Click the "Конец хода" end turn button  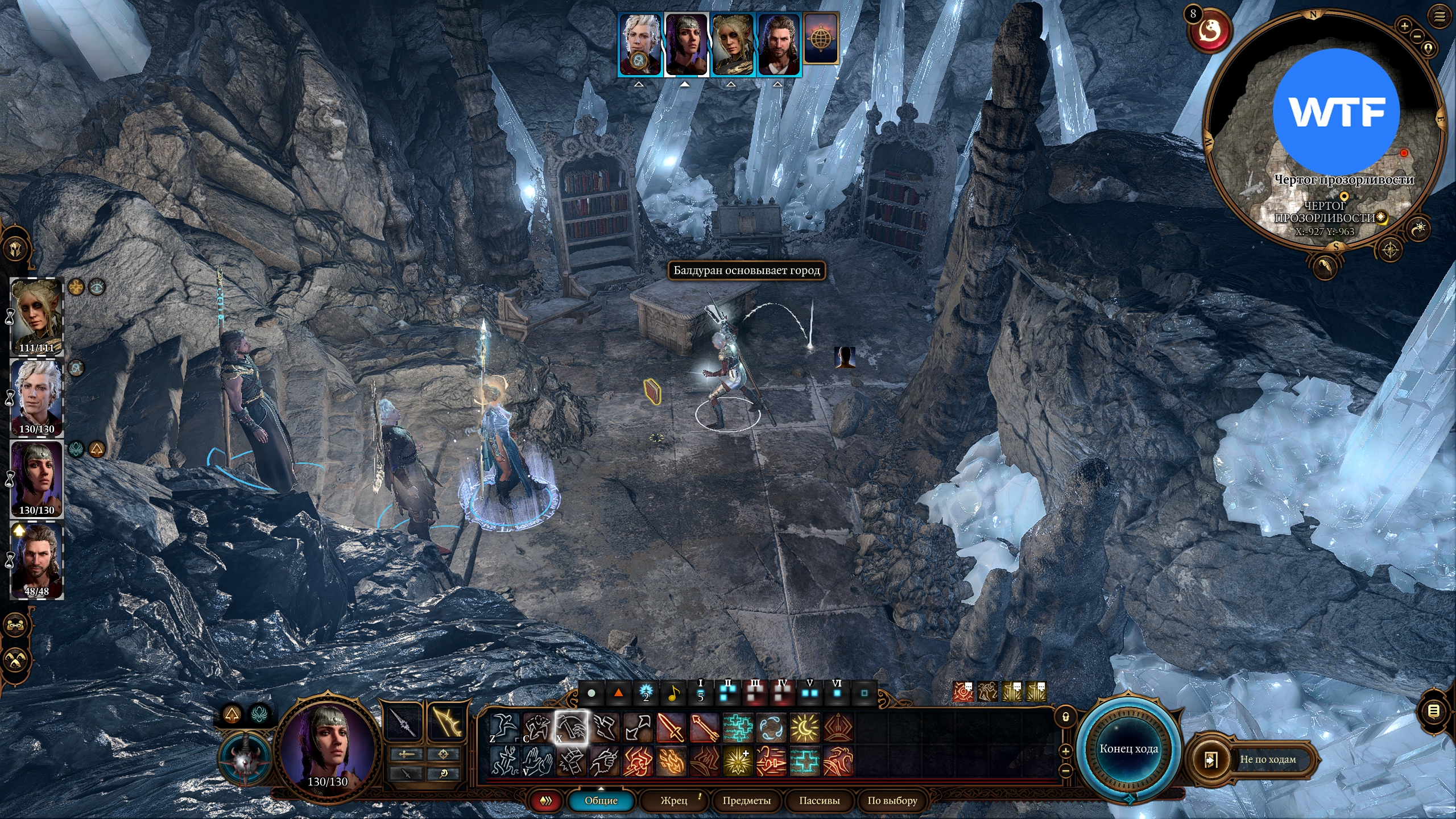coord(1128,749)
